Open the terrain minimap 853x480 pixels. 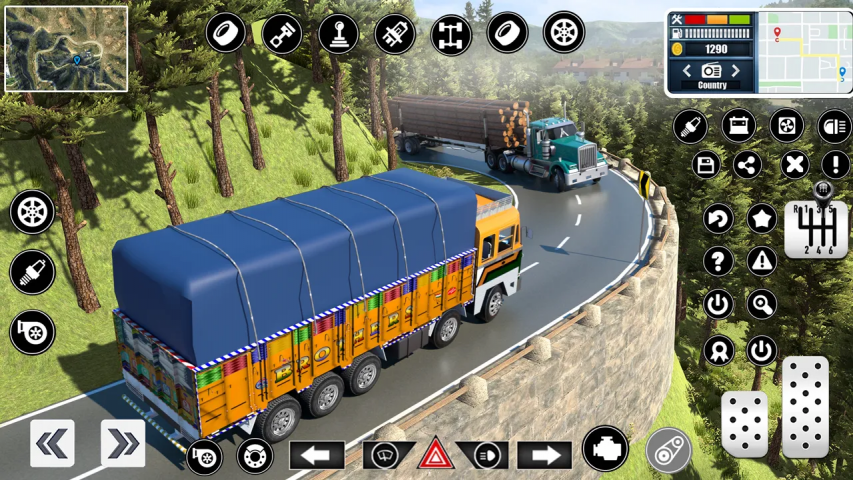click(x=66, y=48)
